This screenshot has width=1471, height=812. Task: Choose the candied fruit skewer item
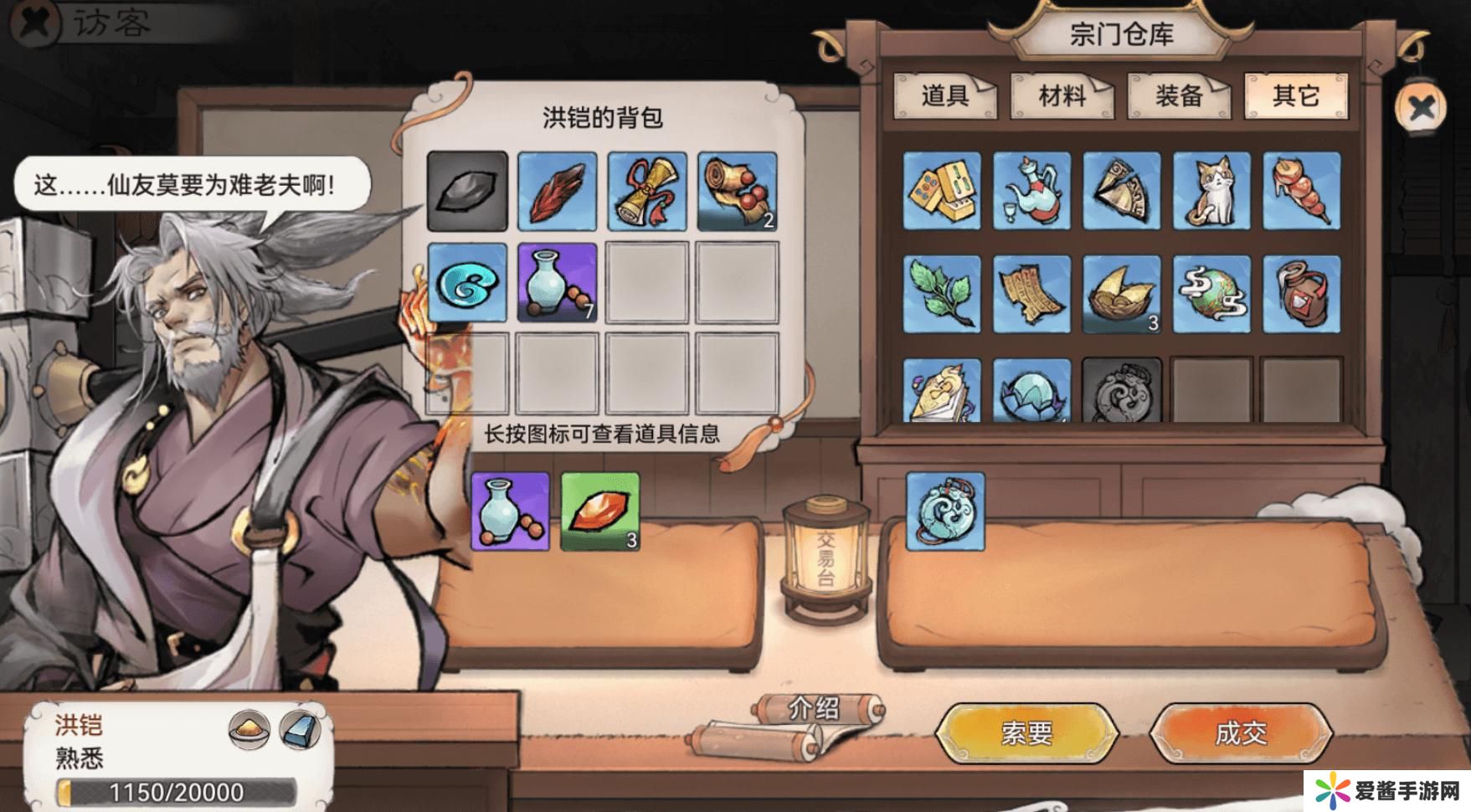(1301, 191)
